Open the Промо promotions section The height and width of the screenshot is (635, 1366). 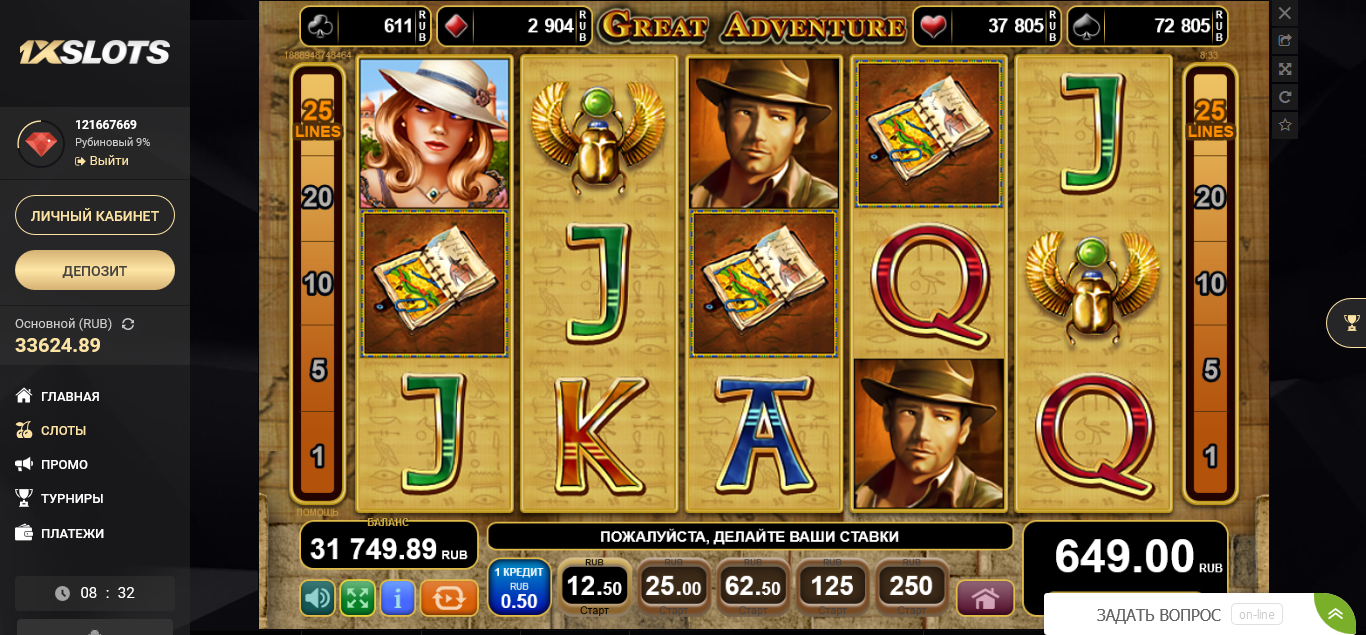(x=64, y=465)
